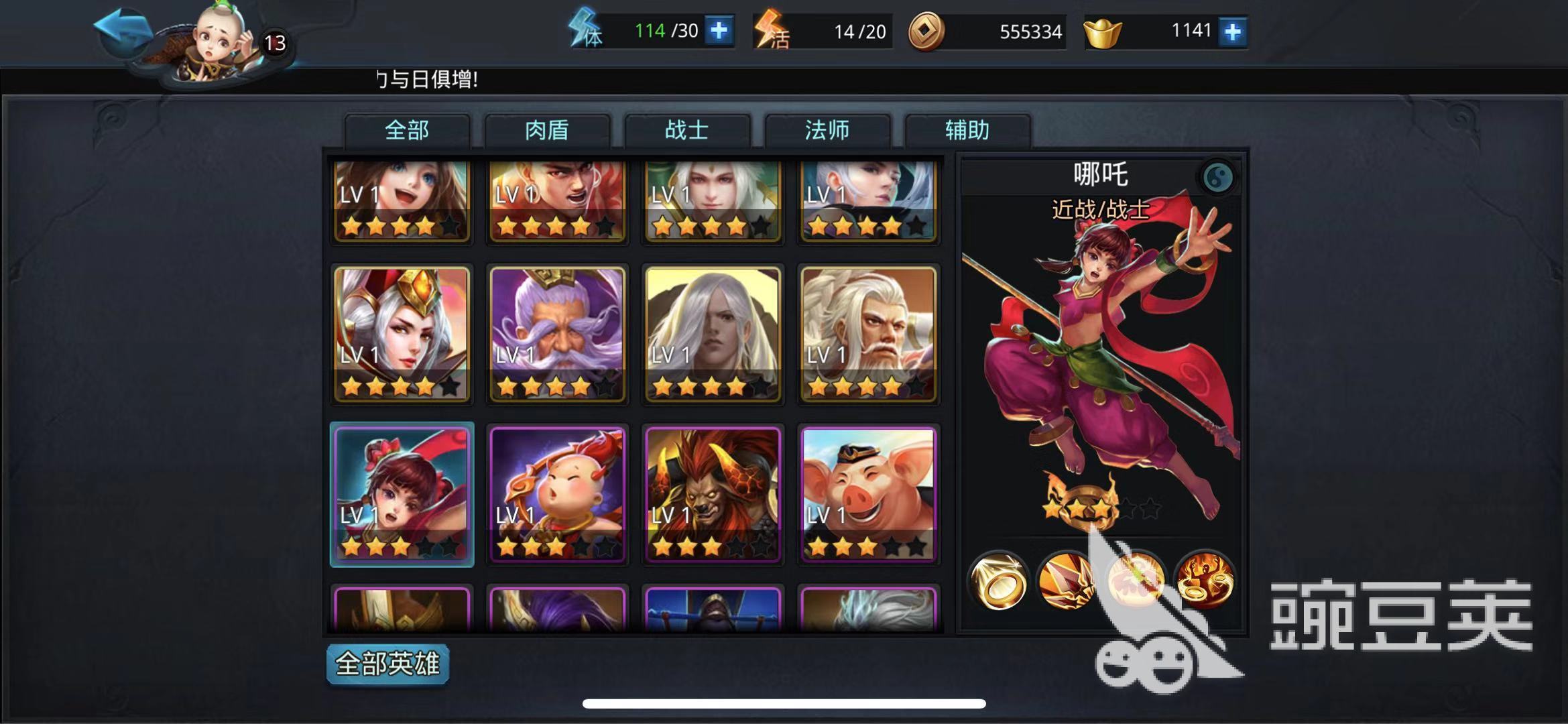
Task: View Nezha's golden ring skill
Action: (x=998, y=581)
